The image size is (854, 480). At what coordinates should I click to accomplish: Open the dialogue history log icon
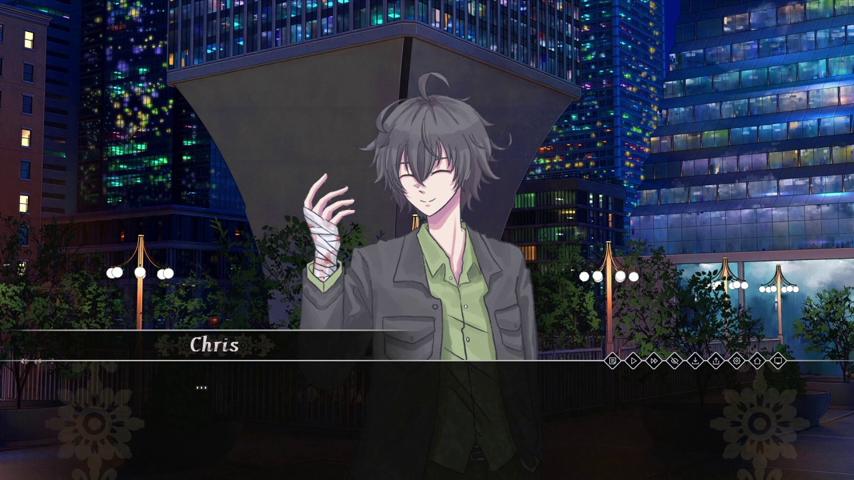click(613, 361)
